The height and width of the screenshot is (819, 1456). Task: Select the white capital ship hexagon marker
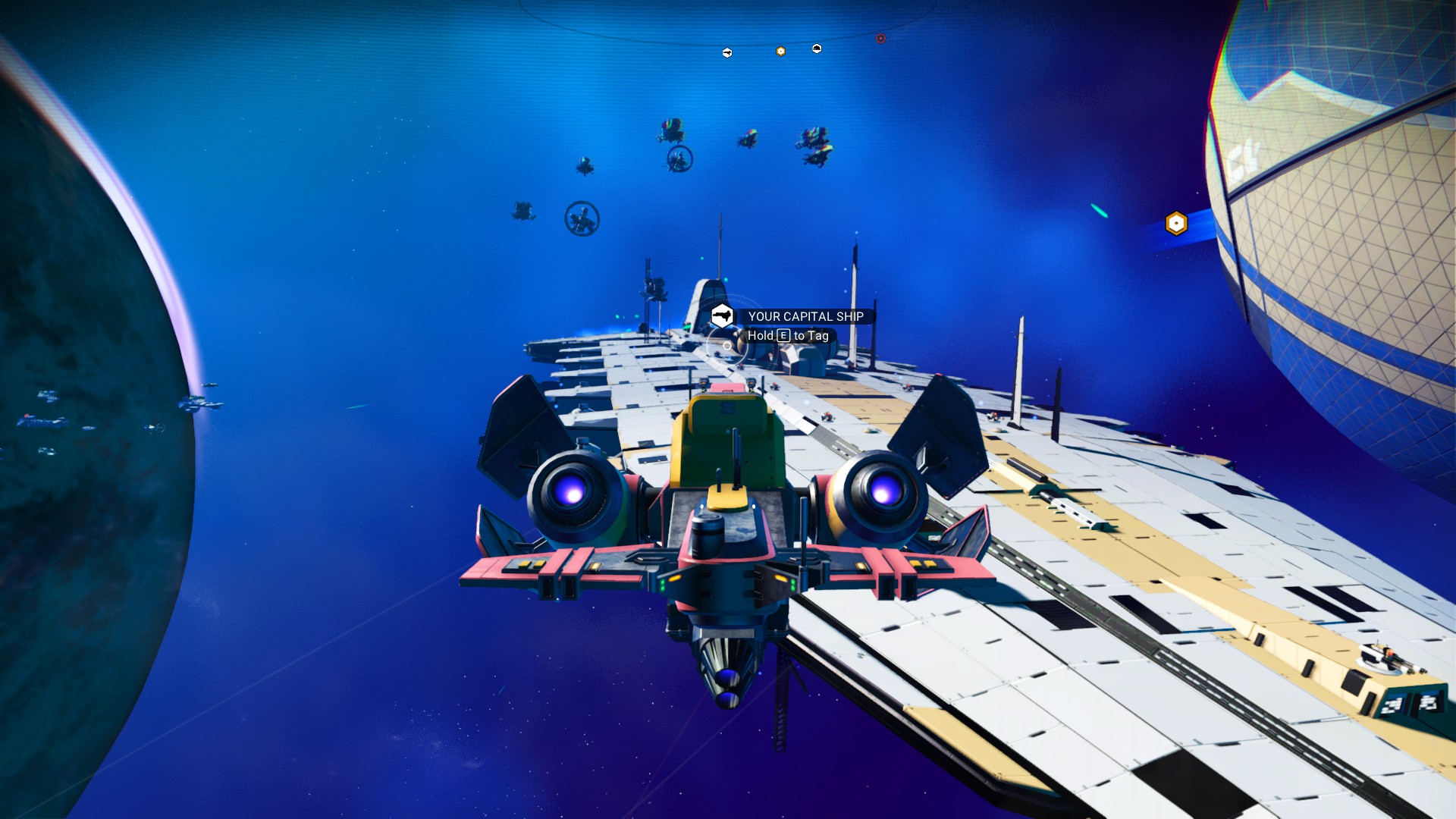(x=816, y=49)
